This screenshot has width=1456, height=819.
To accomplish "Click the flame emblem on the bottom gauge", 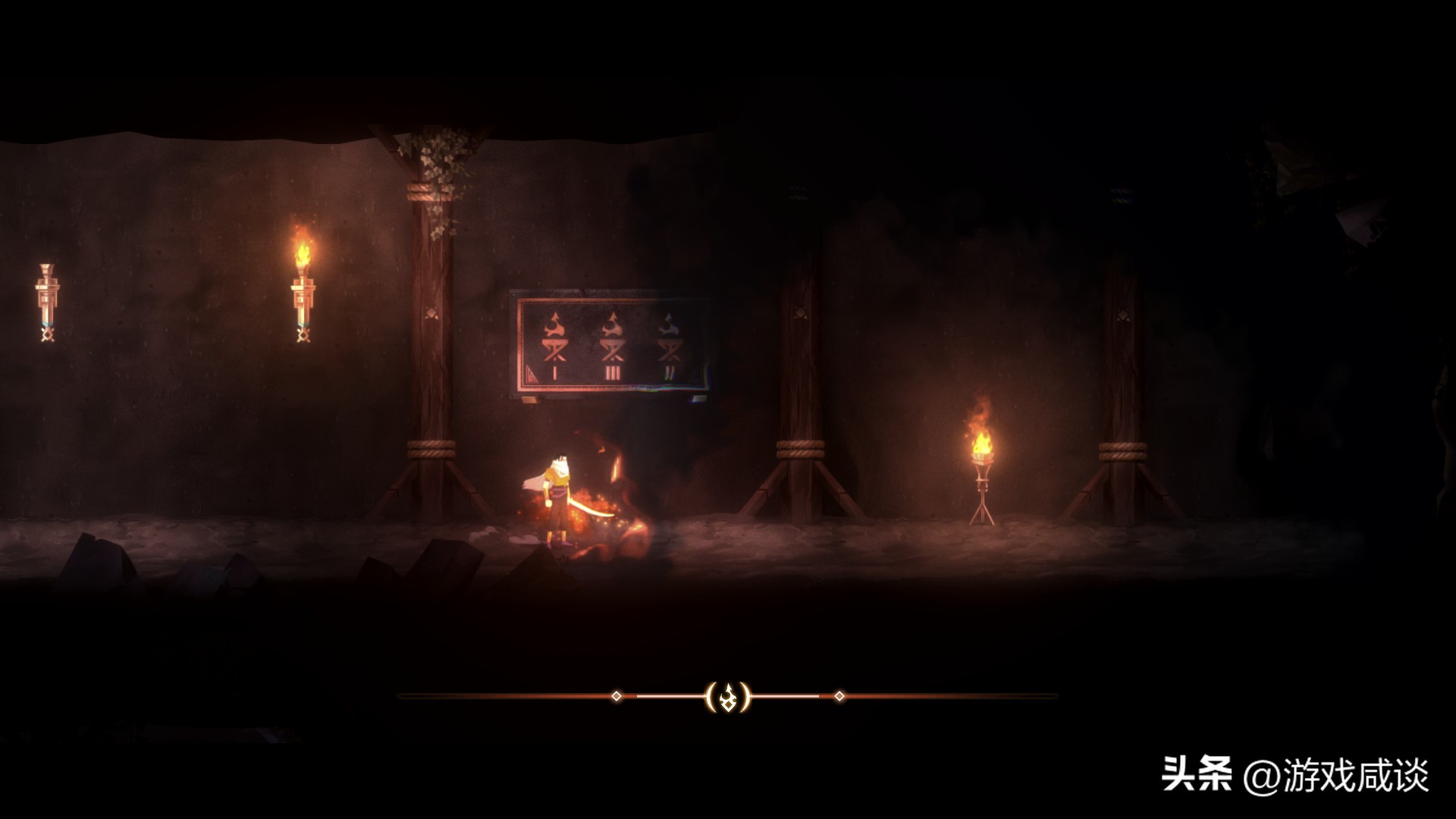I will 728,696.
